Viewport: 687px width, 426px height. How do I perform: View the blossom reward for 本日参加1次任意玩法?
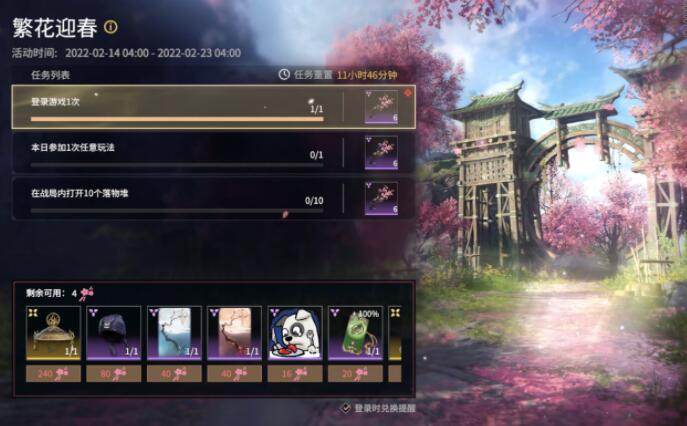click(381, 153)
